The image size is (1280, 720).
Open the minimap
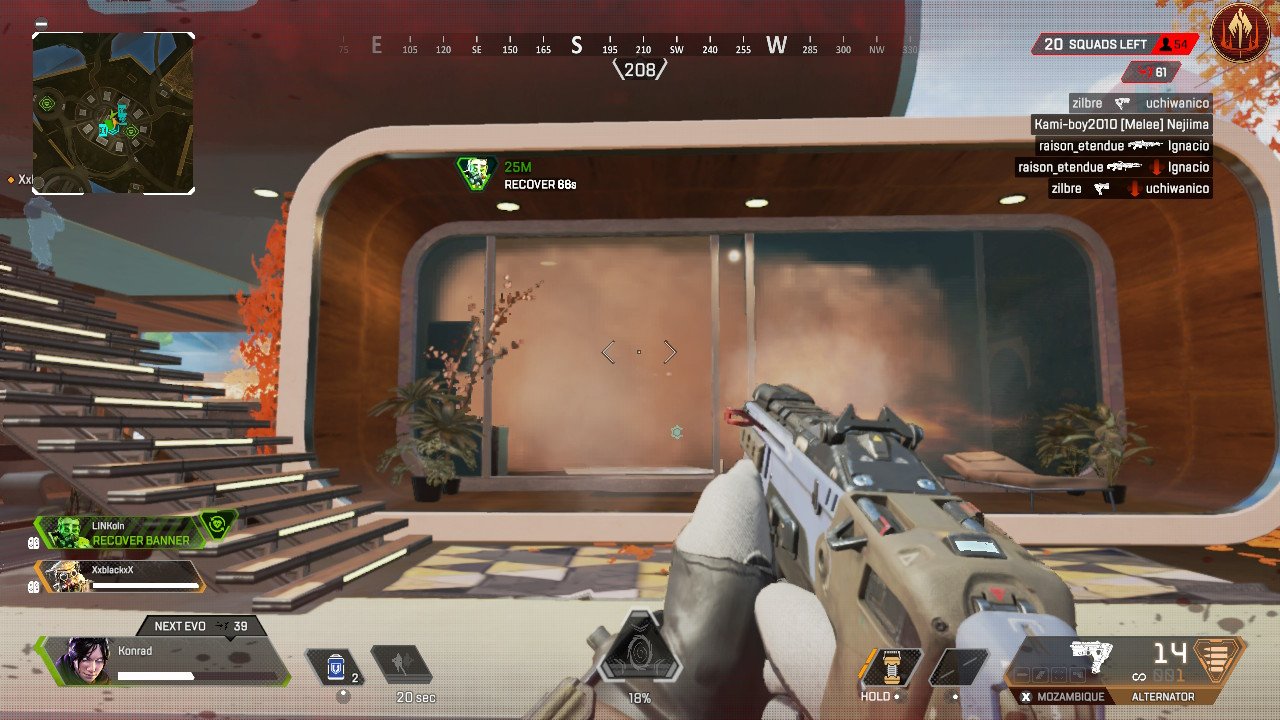coord(113,113)
